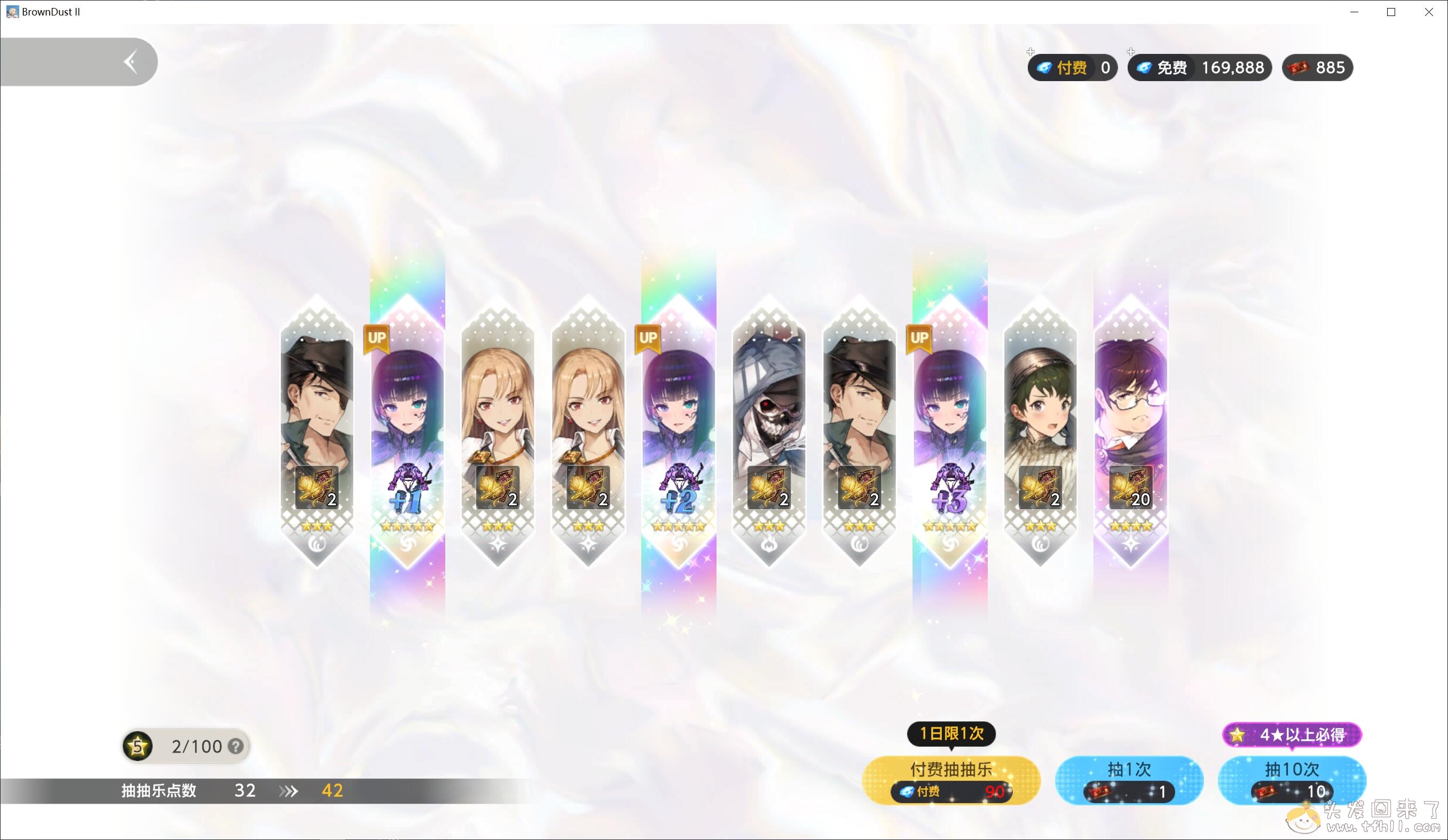This screenshot has width=1448, height=840.
Task: Select the skull-faced hooded character card
Action: (769, 431)
